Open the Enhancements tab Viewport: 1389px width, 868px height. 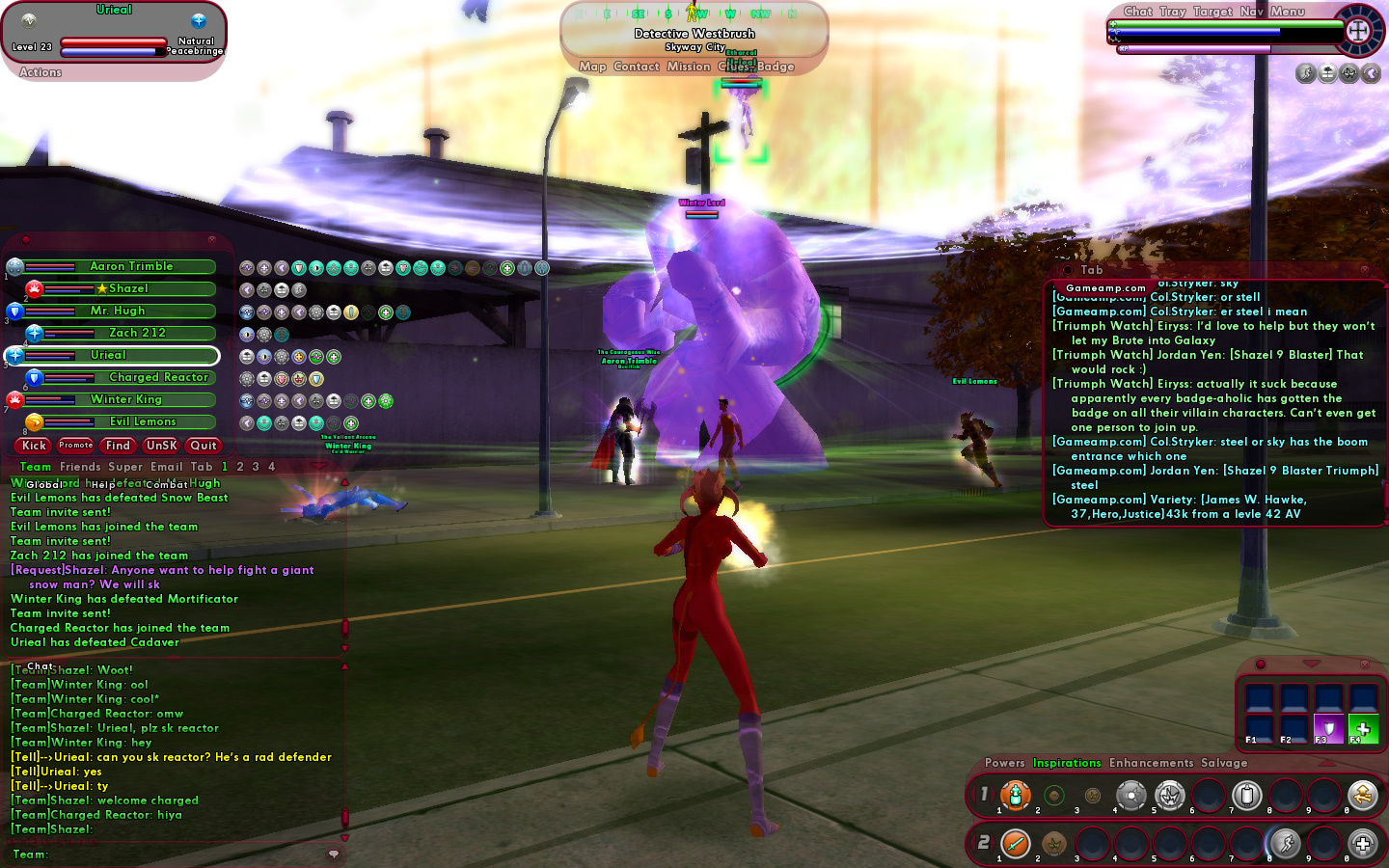point(1151,763)
